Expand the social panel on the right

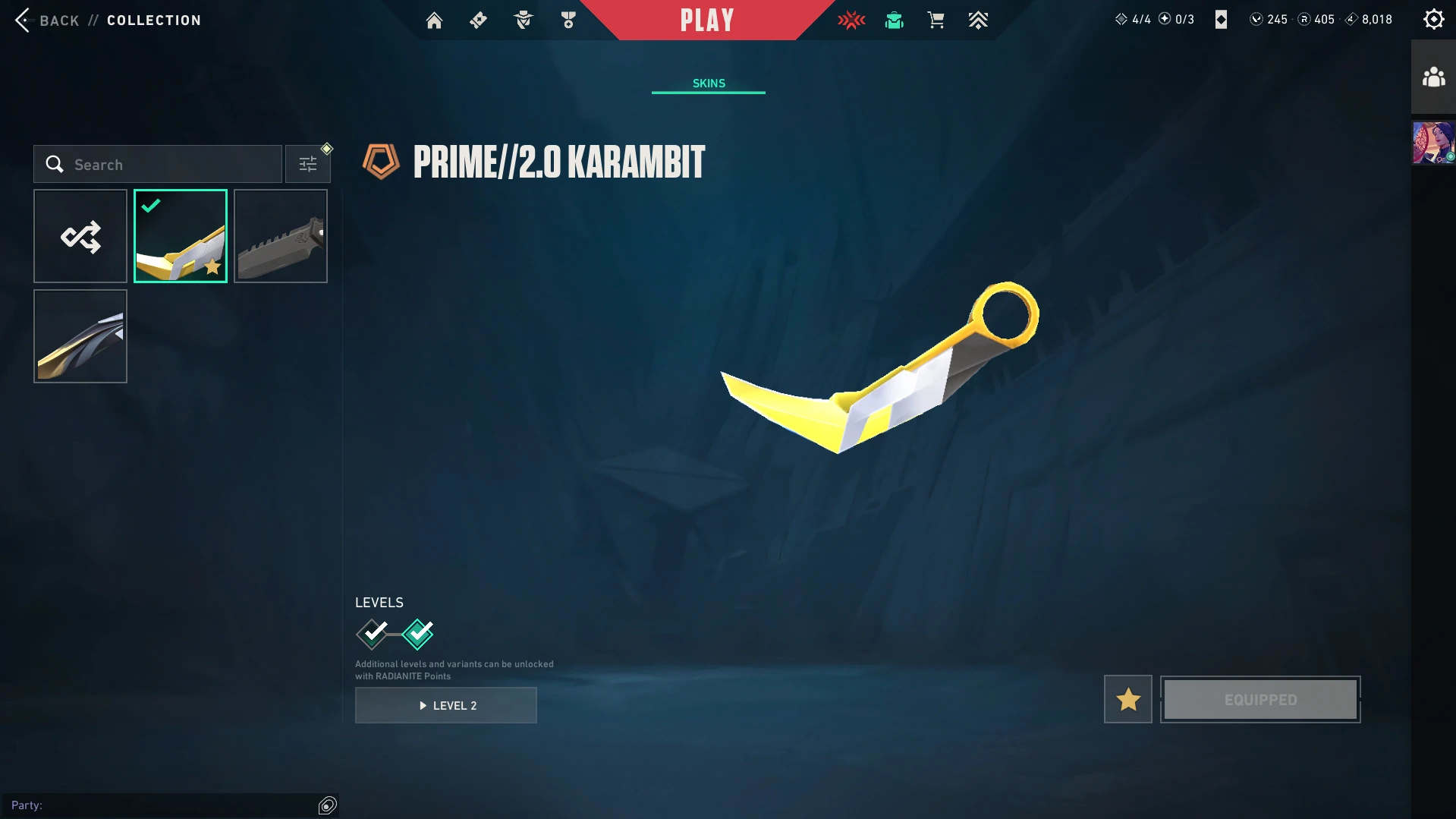[1432, 76]
